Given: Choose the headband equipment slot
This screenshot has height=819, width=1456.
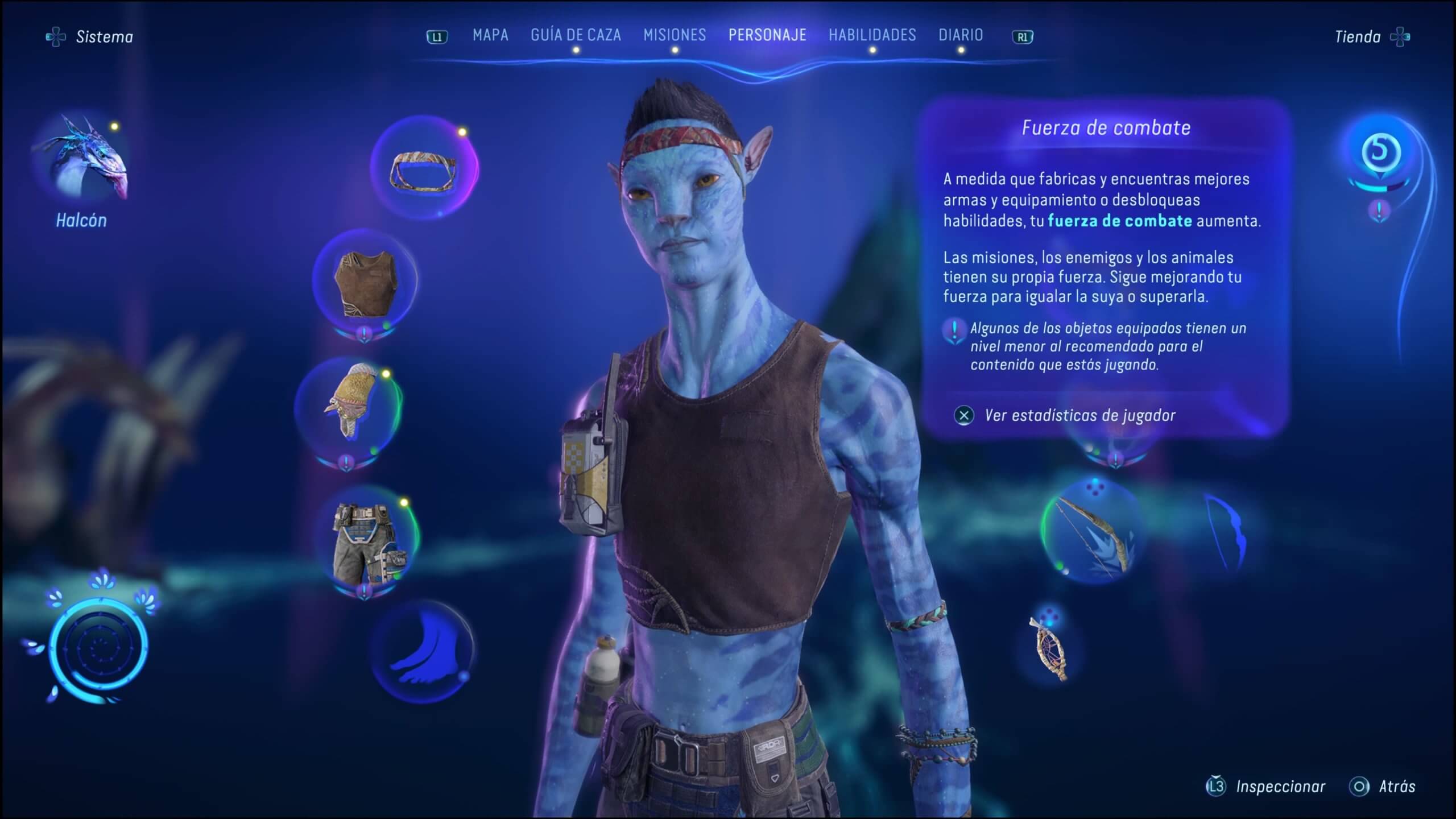Looking at the screenshot, I should tap(424, 169).
